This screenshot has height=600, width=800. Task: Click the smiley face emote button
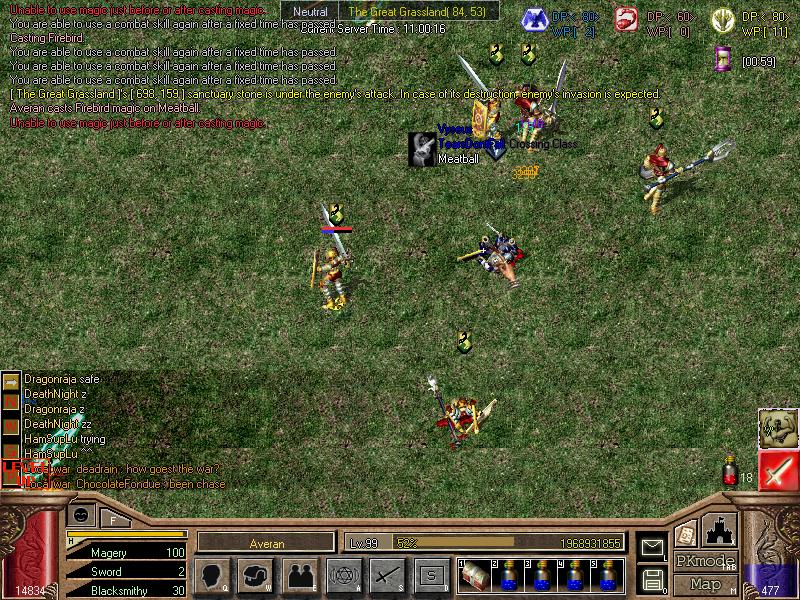[81, 514]
